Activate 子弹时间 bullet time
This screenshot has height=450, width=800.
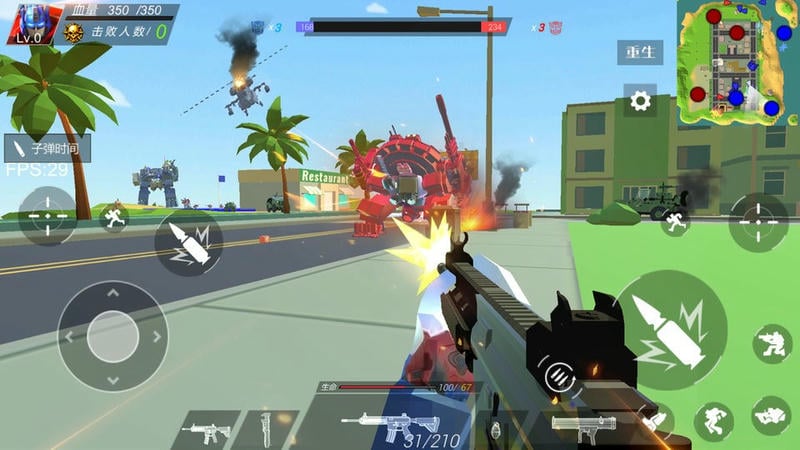point(49,148)
